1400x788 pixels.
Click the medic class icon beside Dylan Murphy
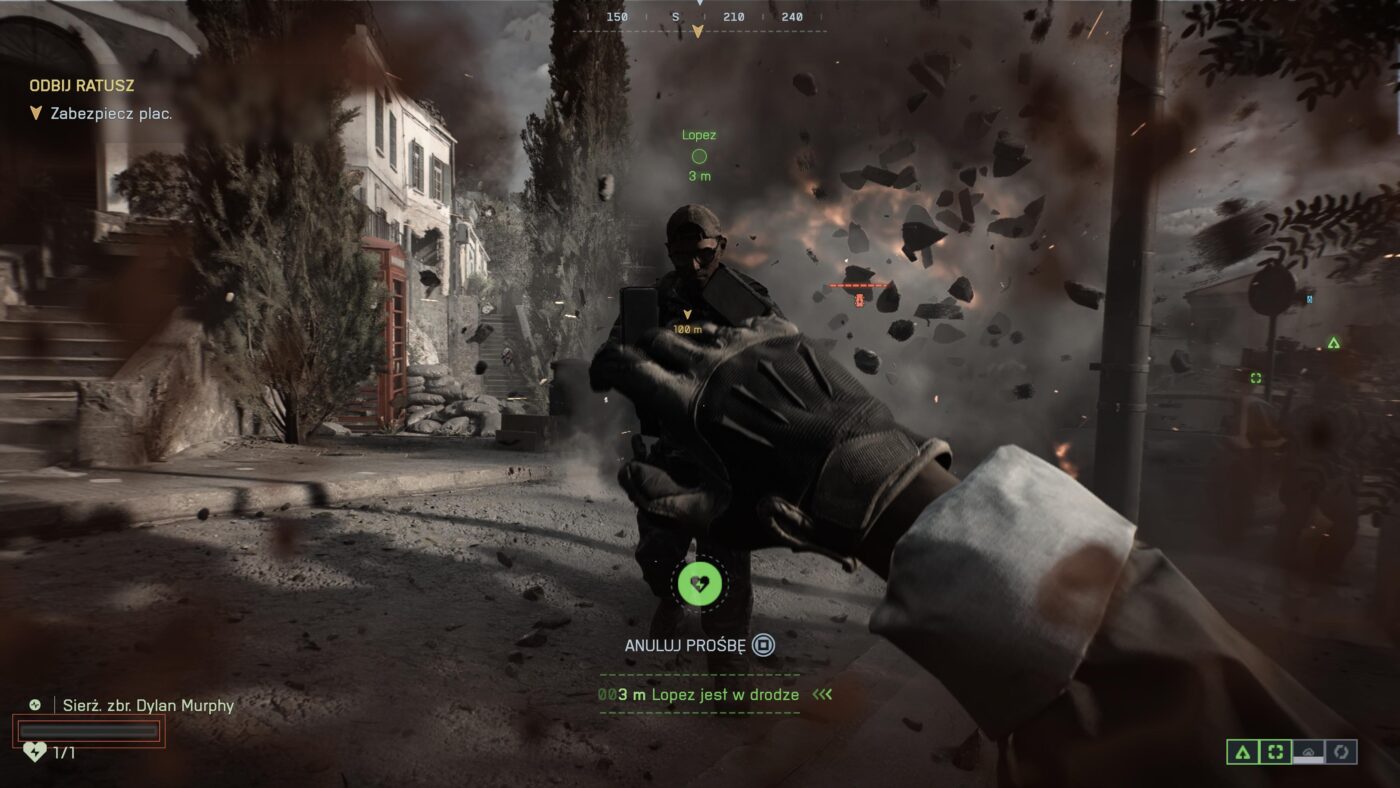tap(35, 705)
